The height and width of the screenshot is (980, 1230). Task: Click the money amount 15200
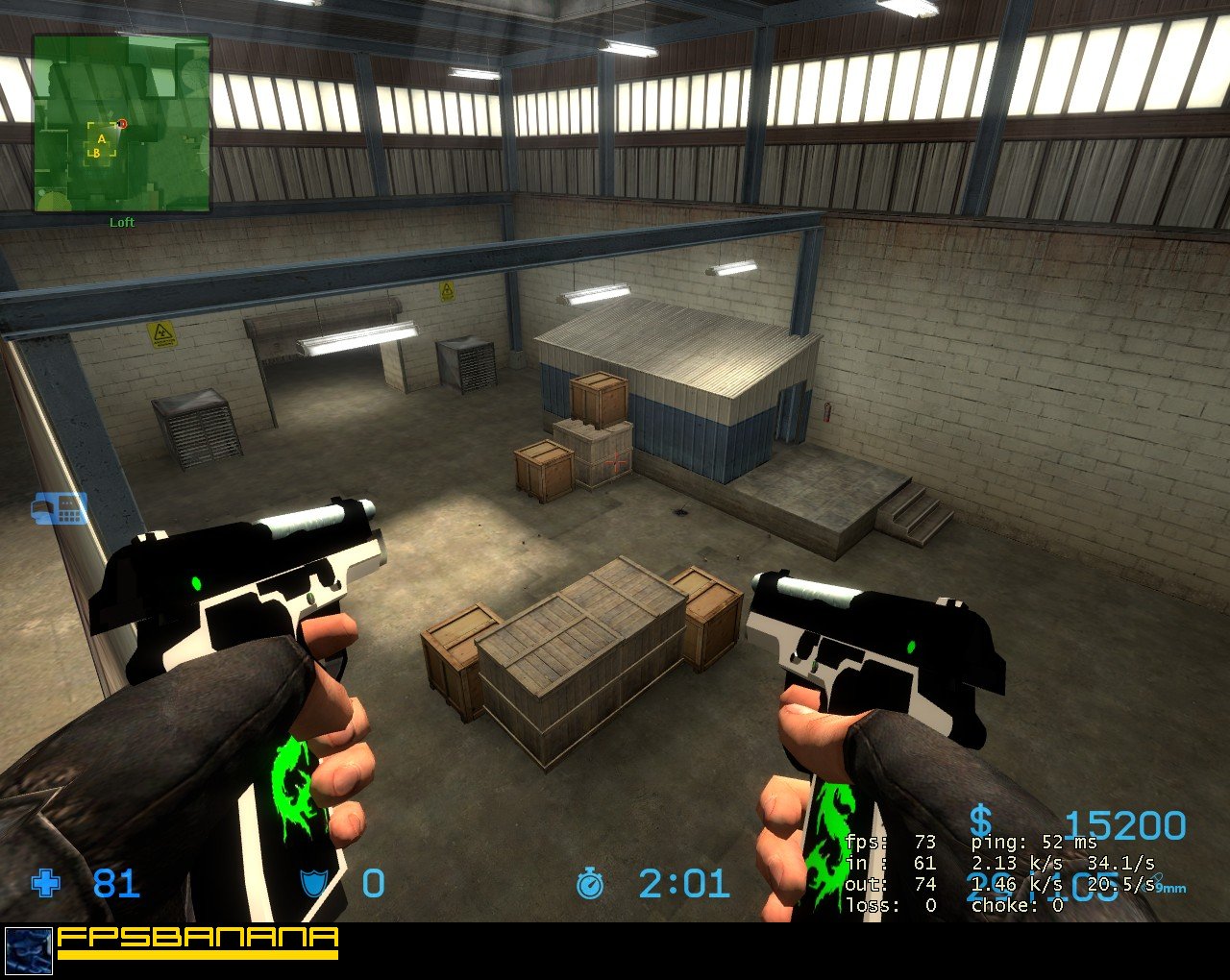tap(1126, 823)
